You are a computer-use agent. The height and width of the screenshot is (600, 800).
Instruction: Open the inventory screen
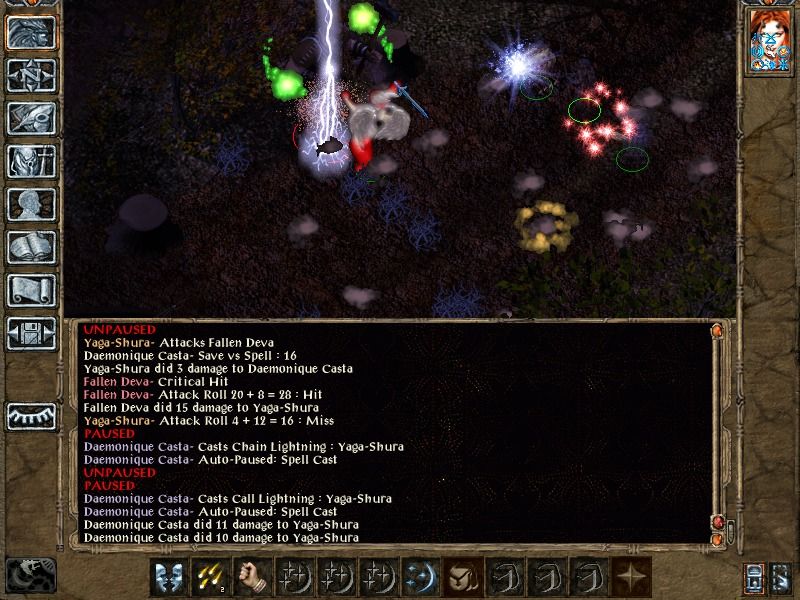point(31,161)
